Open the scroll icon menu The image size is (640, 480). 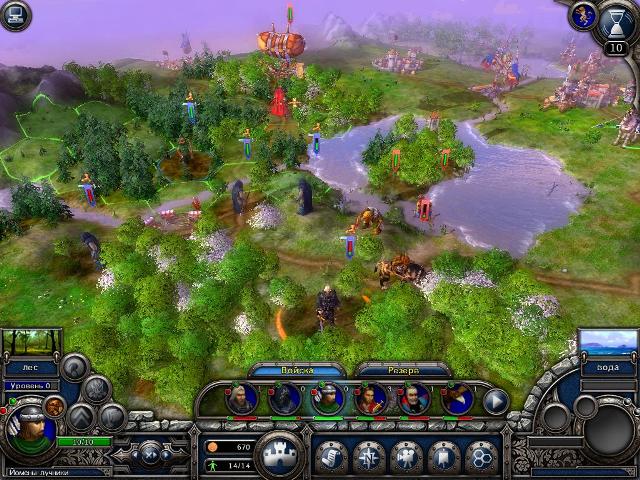click(331, 456)
